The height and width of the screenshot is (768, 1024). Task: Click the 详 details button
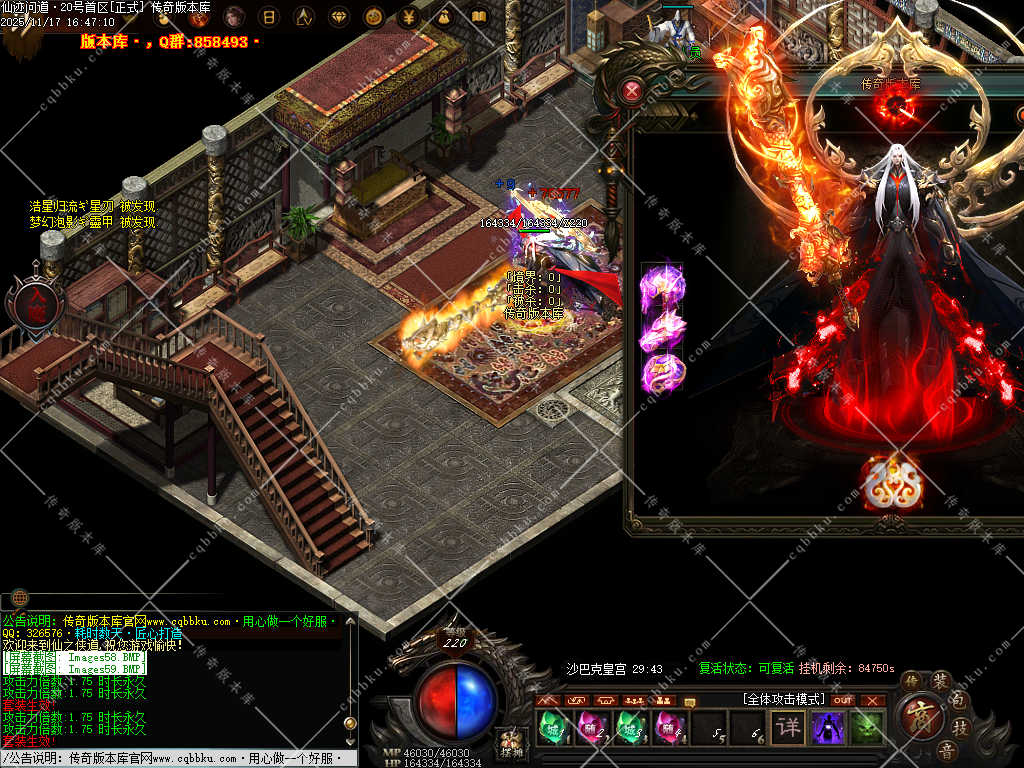(789, 727)
